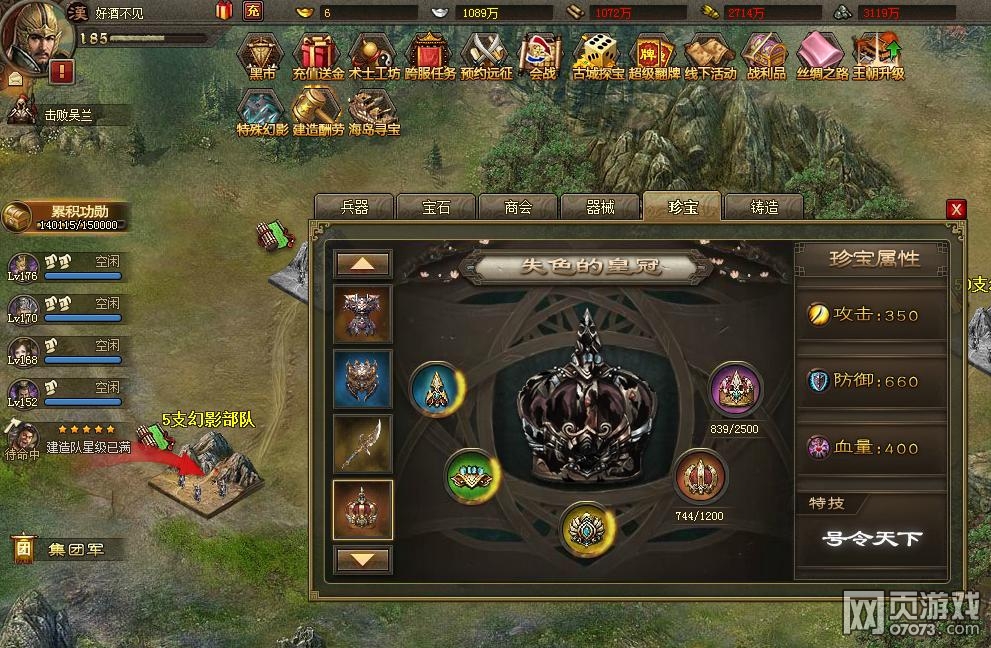Open 古城探宝 dice treasure hunt
Screen dimensions: 991x648
tap(599, 55)
